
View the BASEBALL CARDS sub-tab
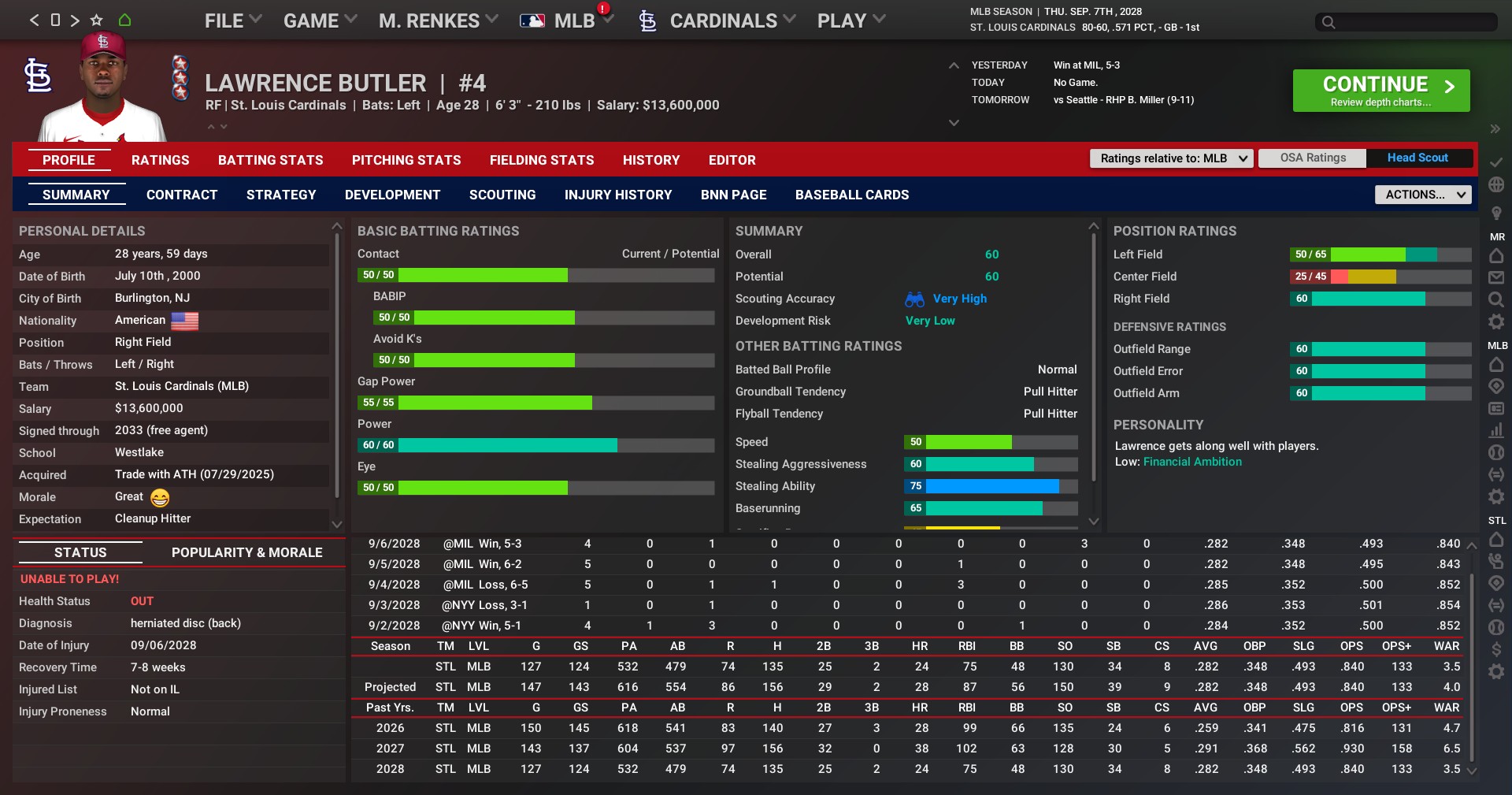[851, 195]
